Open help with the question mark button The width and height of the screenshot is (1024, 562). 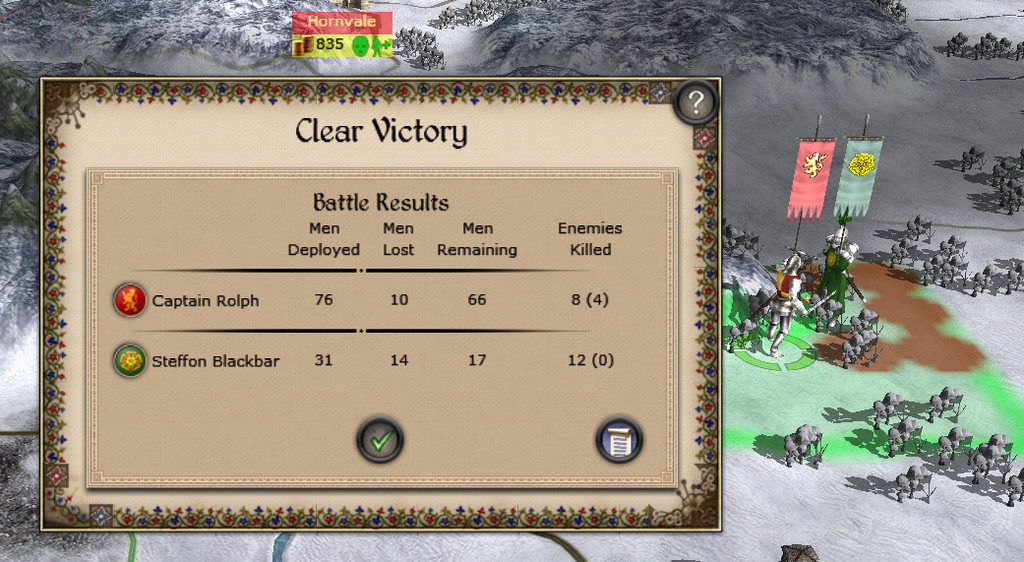click(697, 101)
